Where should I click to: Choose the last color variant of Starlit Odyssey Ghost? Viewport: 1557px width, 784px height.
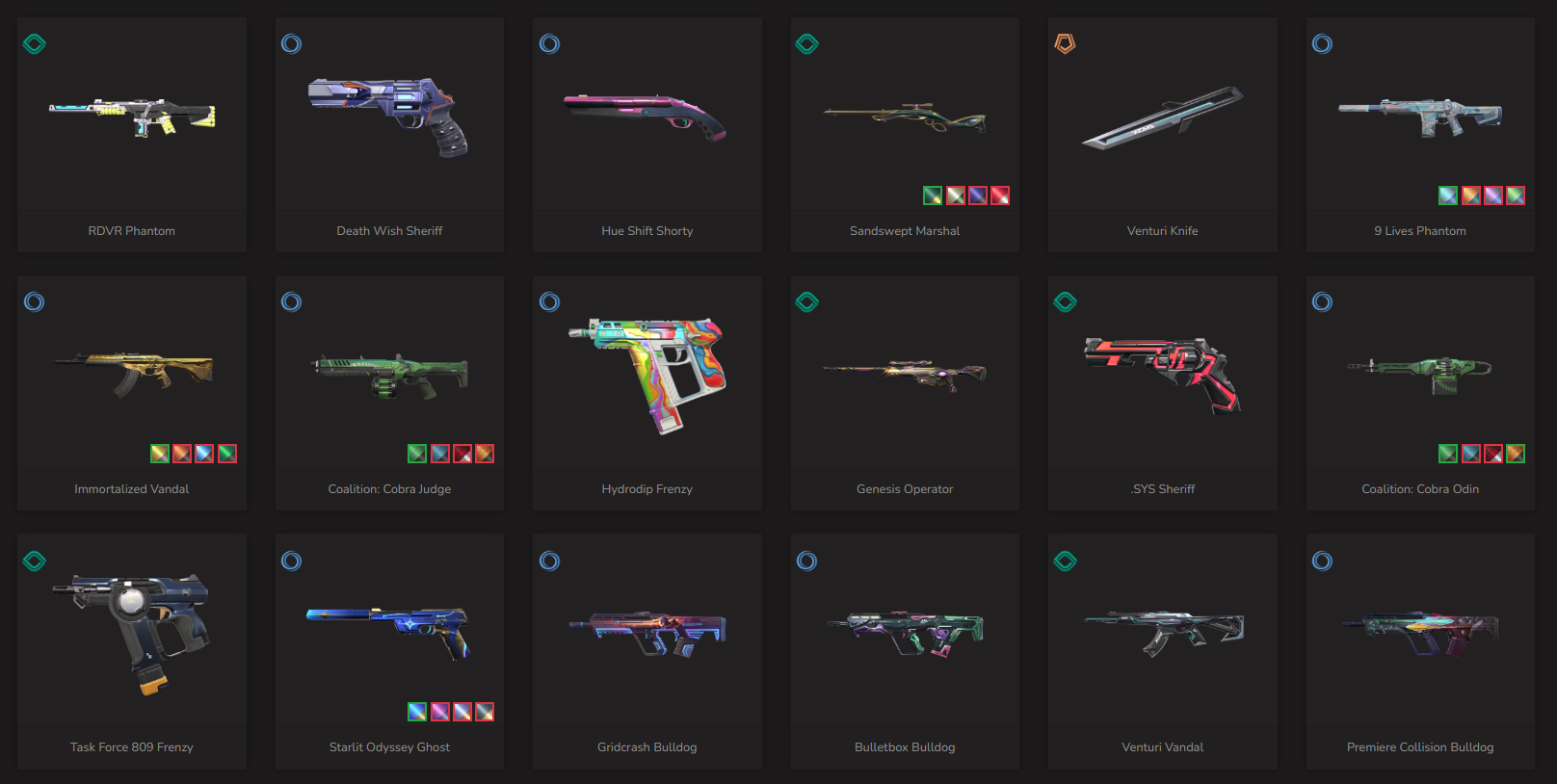485,712
